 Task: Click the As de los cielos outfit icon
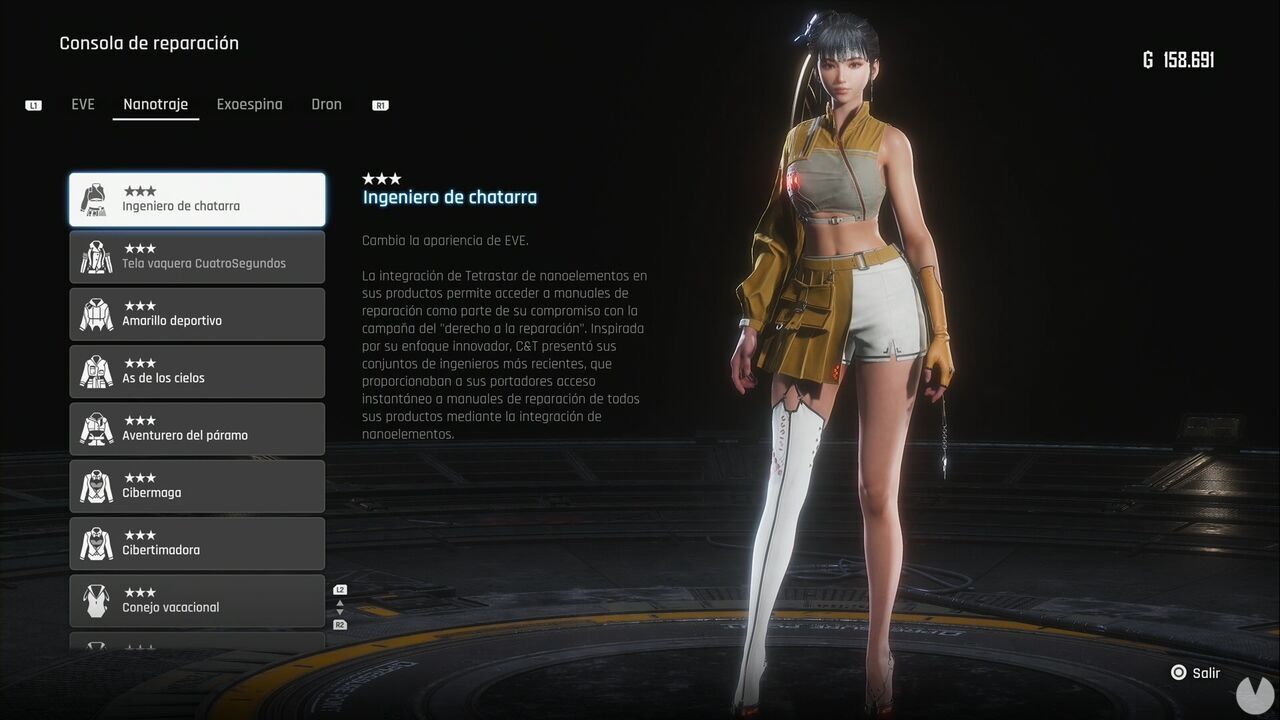[95, 371]
